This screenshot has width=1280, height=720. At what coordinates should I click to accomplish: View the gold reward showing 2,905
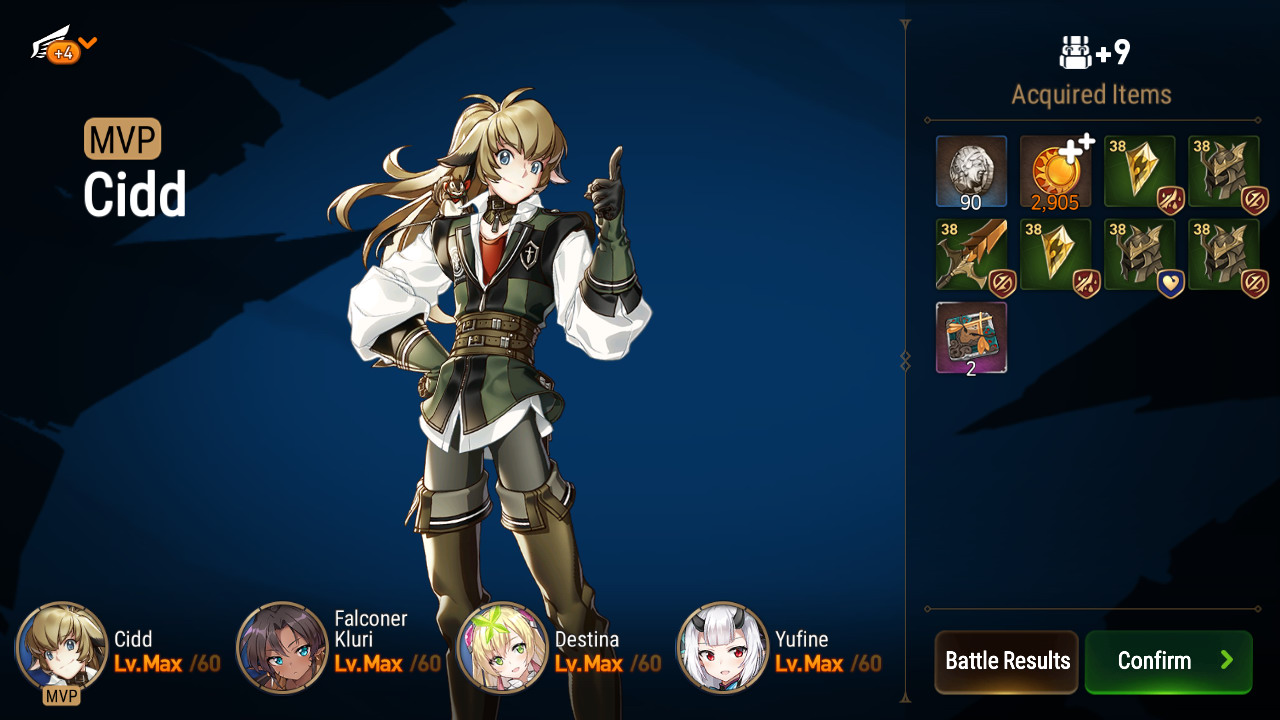(1055, 172)
